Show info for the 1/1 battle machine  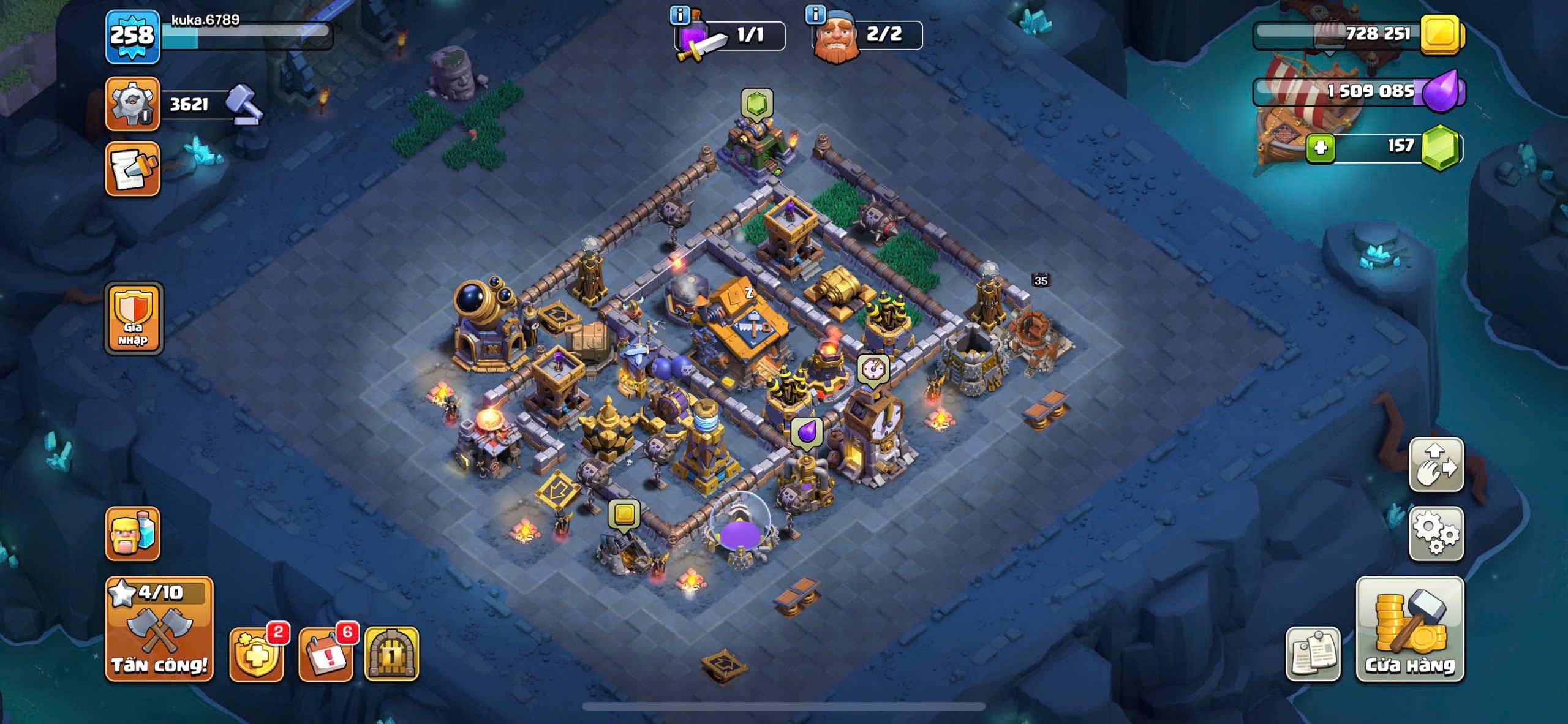(680, 14)
